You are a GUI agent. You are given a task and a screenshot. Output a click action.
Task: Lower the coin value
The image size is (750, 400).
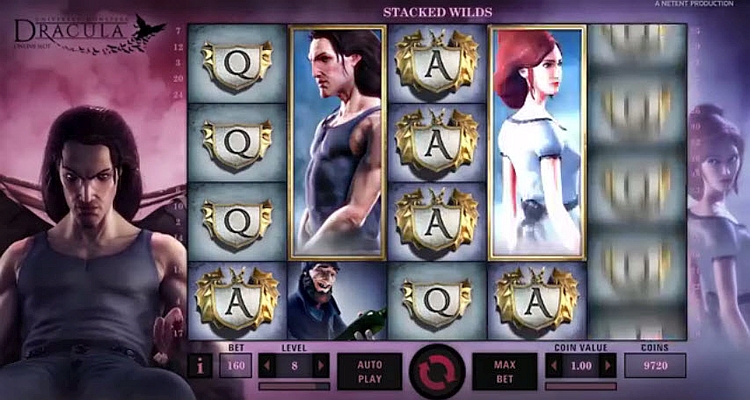pos(555,365)
